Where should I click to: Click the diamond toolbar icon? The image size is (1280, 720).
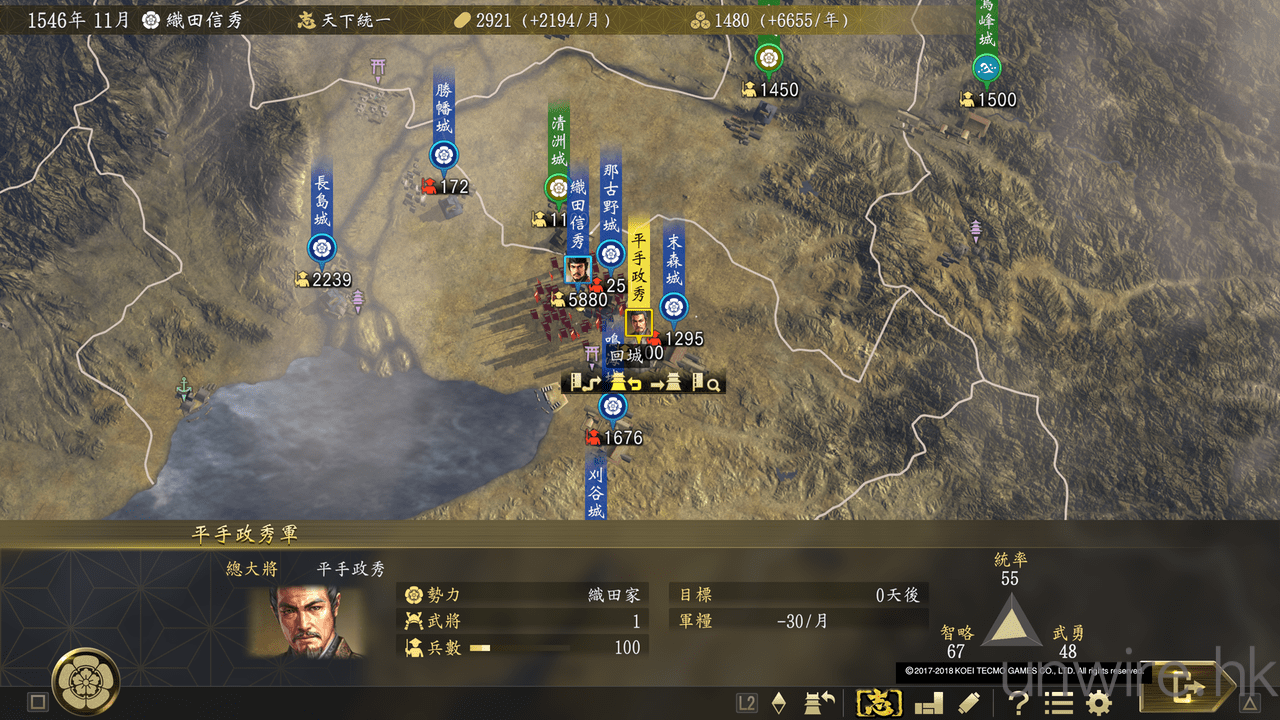(779, 703)
